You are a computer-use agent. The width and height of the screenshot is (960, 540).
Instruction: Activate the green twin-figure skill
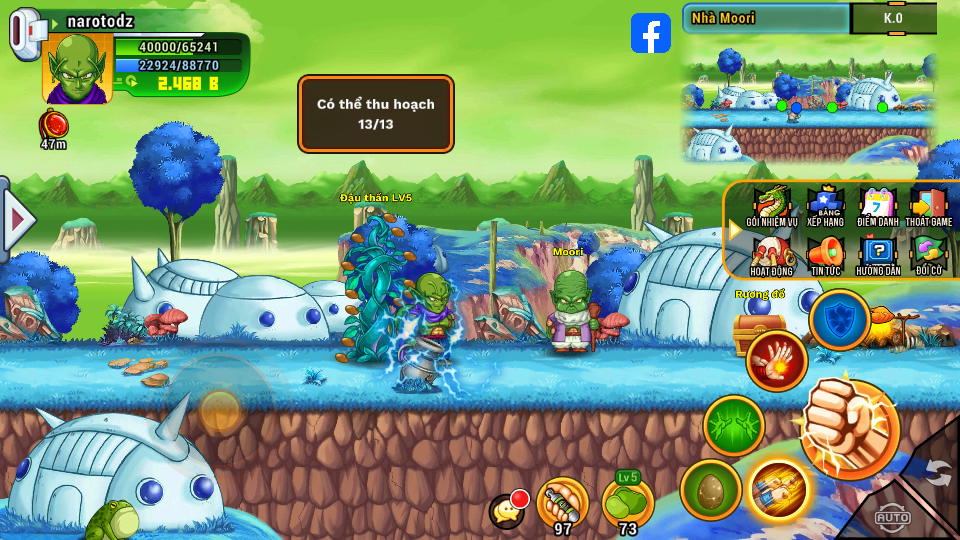[734, 426]
